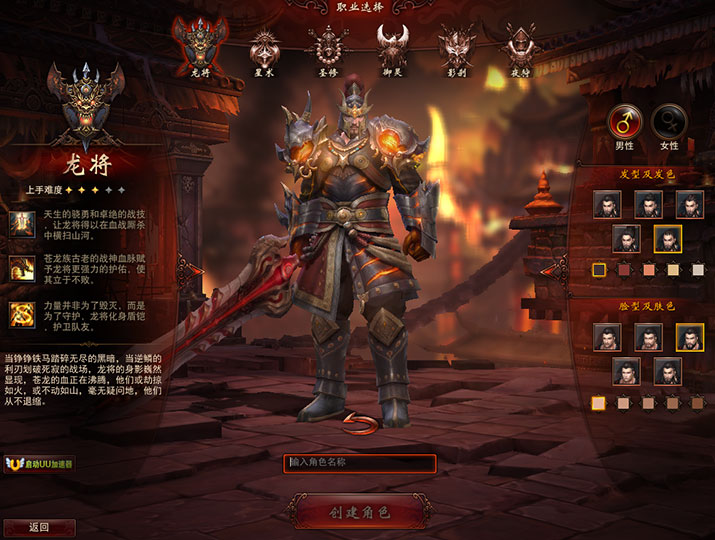Select the male (男性) gender
Image resolution: width=715 pixels, height=540 pixels.
pos(625,122)
